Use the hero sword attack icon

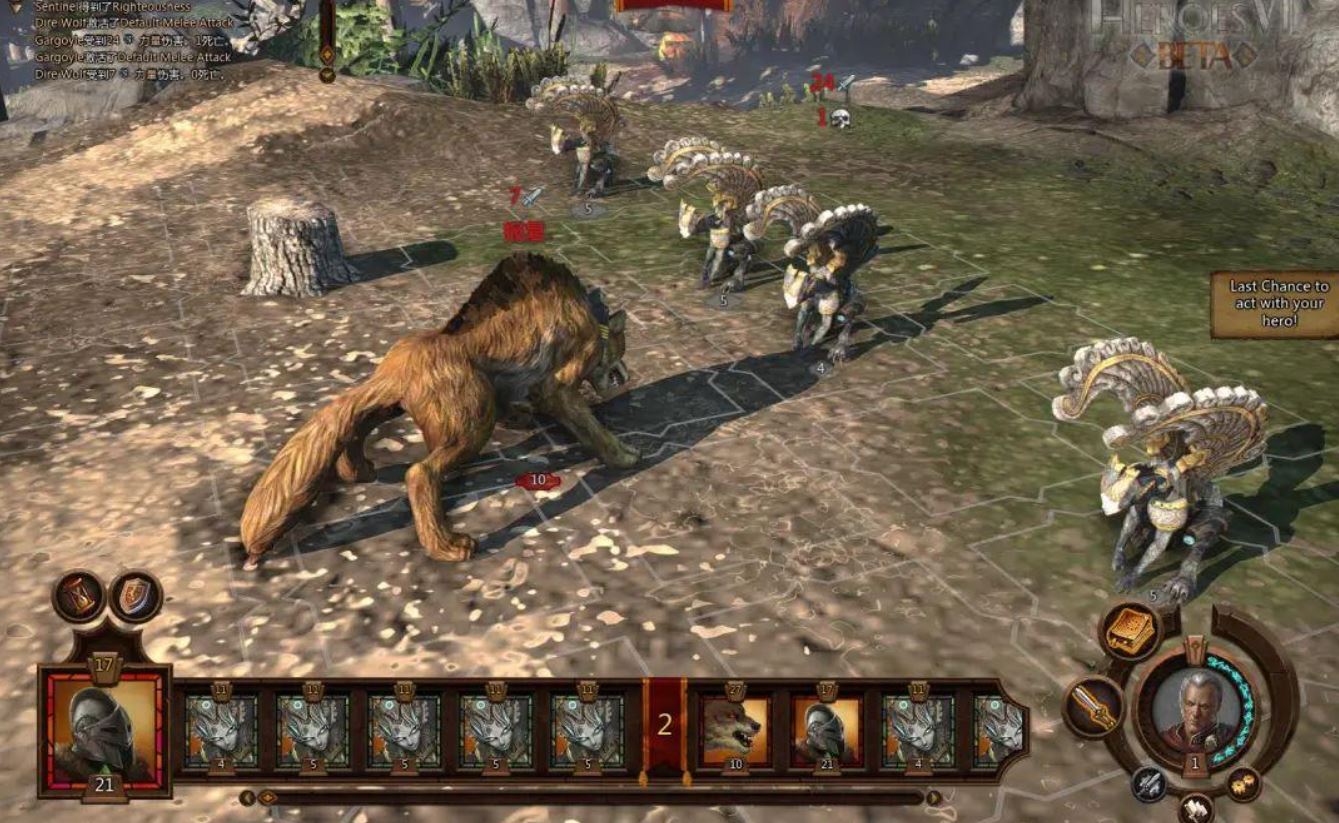pos(1092,705)
